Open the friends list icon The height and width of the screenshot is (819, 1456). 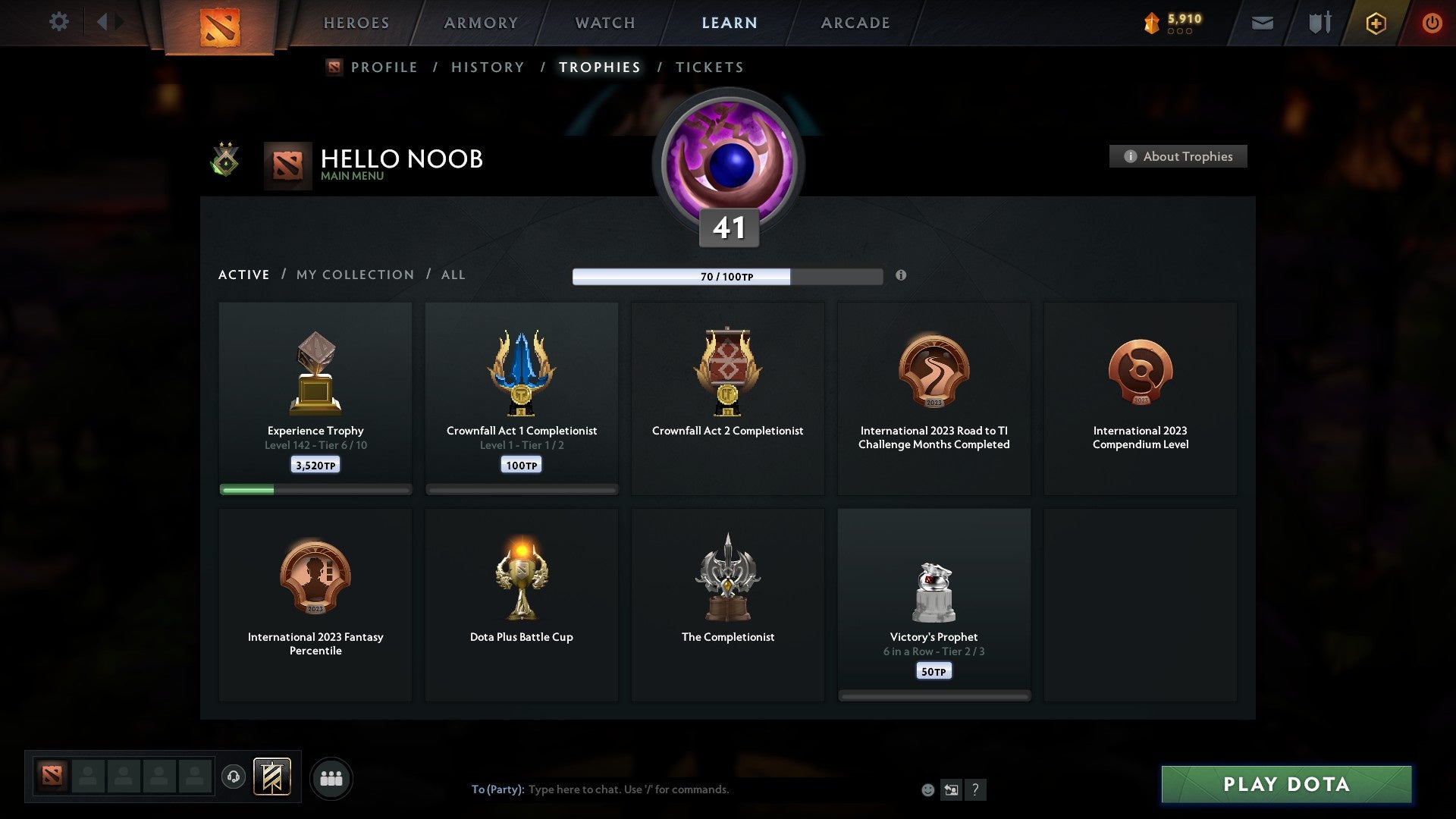[x=331, y=778]
